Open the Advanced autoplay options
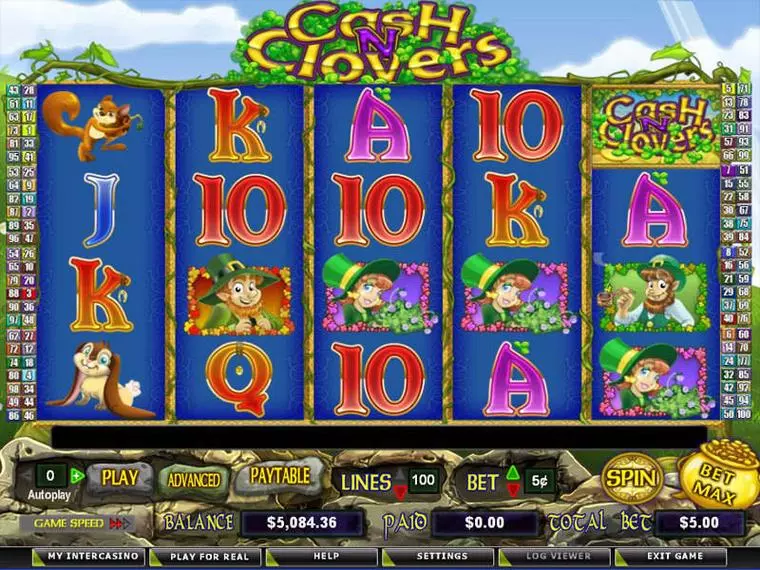The width and height of the screenshot is (760, 570). coord(193,479)
